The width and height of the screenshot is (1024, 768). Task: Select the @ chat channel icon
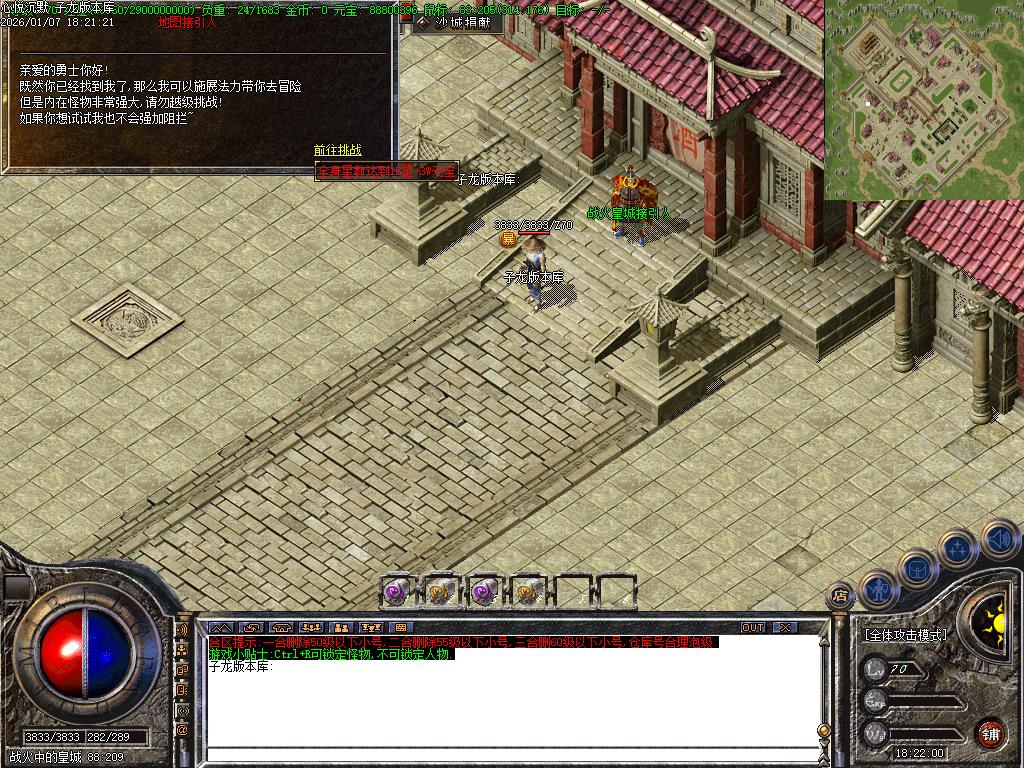183,730
